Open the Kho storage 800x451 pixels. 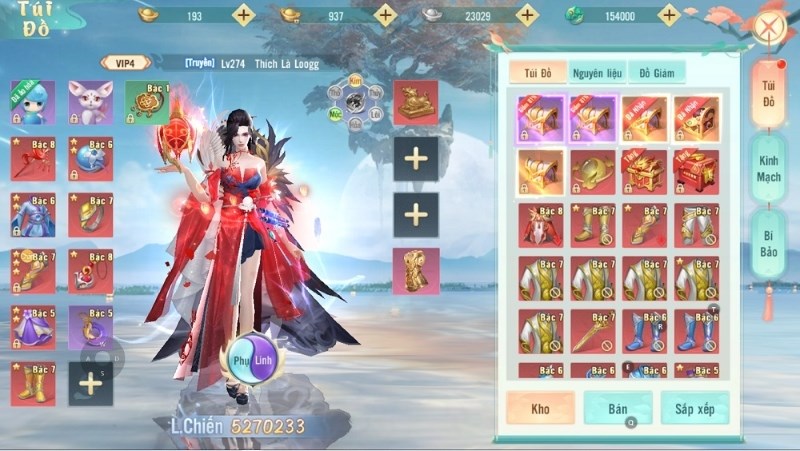click(539, 408)
